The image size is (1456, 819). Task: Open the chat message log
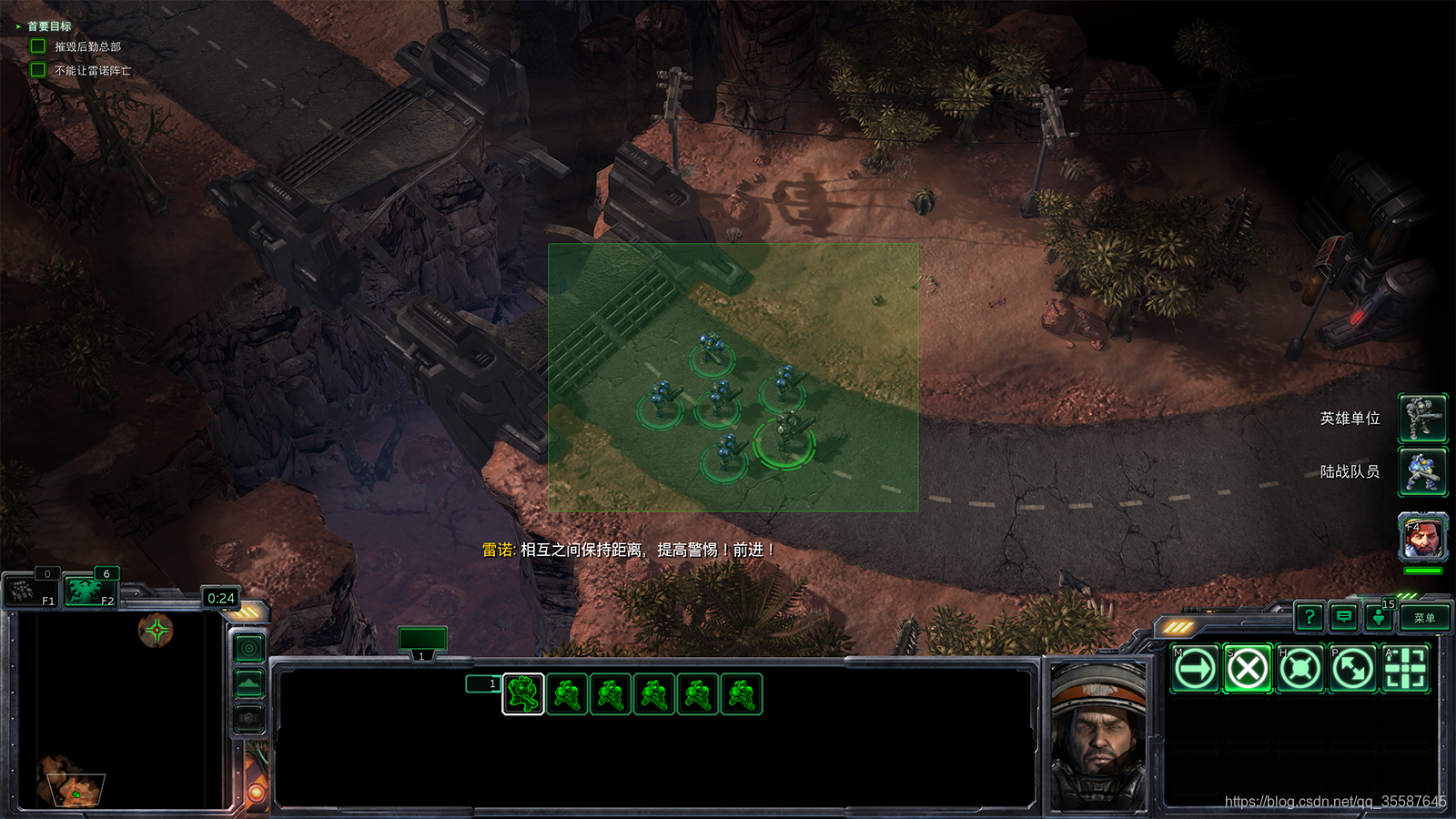[1344, 618]
